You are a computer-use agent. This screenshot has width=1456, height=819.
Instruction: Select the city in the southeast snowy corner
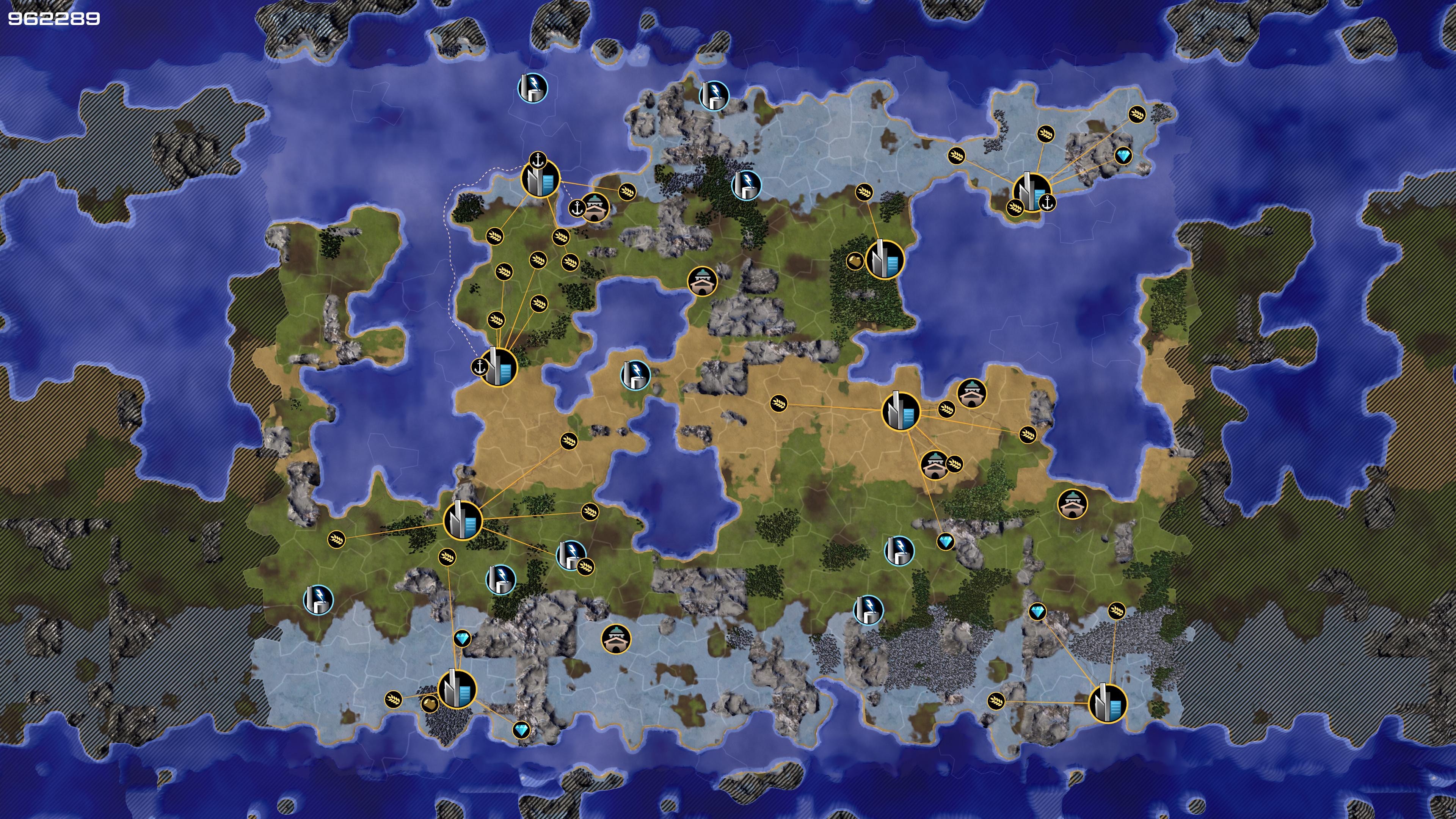[x=1107, y=703]
